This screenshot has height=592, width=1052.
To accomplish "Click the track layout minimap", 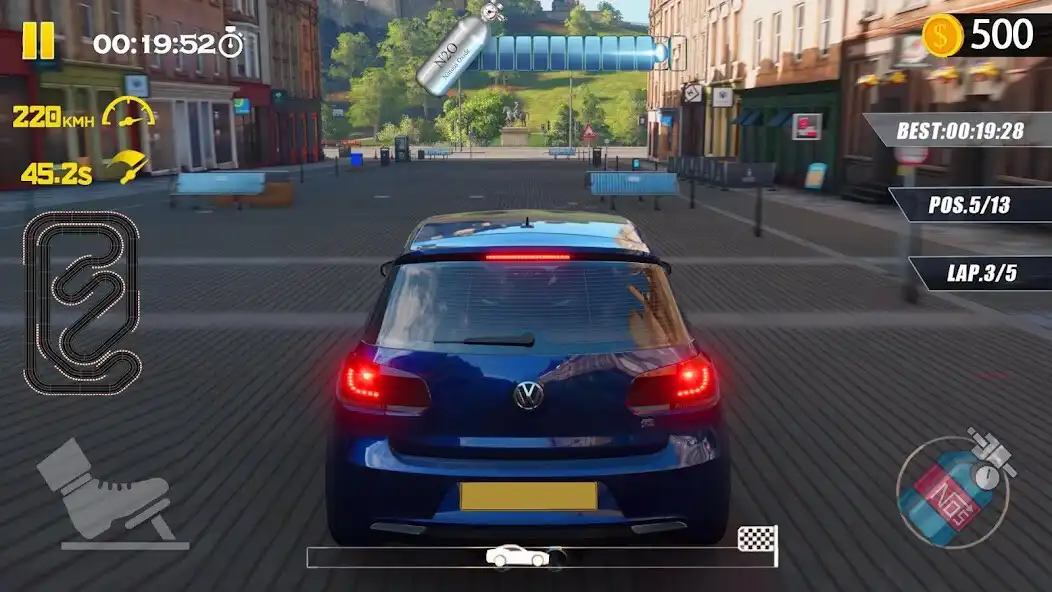I will point(82,300).
